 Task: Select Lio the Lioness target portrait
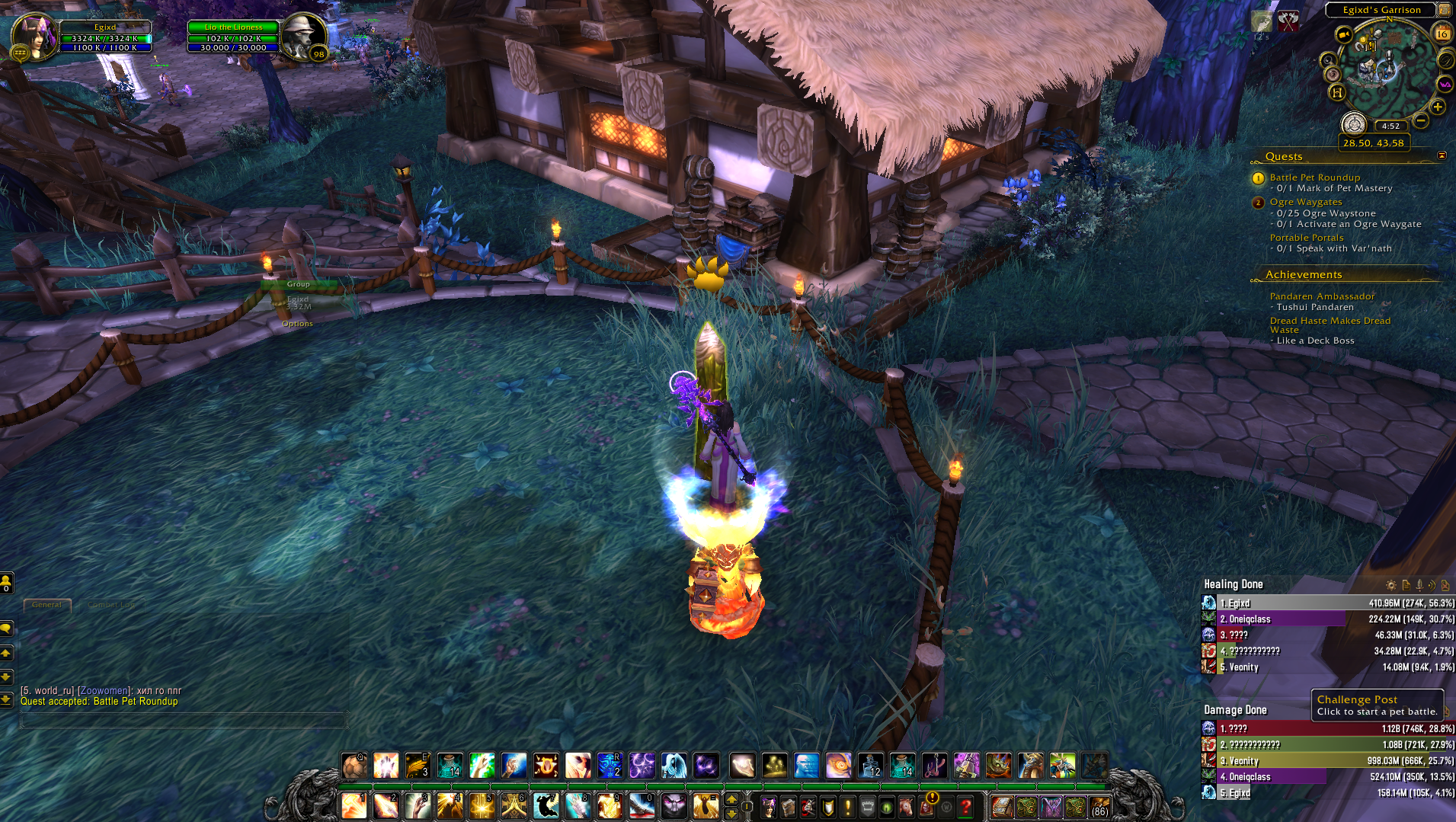303,35
